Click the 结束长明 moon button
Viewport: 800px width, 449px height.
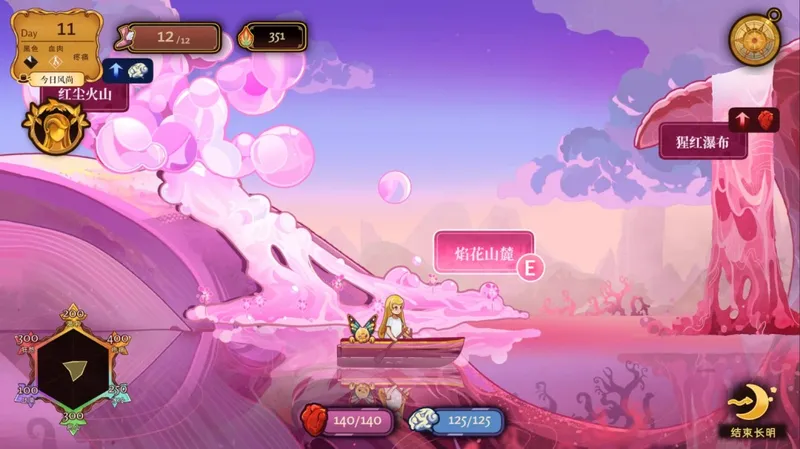(752, 410)
